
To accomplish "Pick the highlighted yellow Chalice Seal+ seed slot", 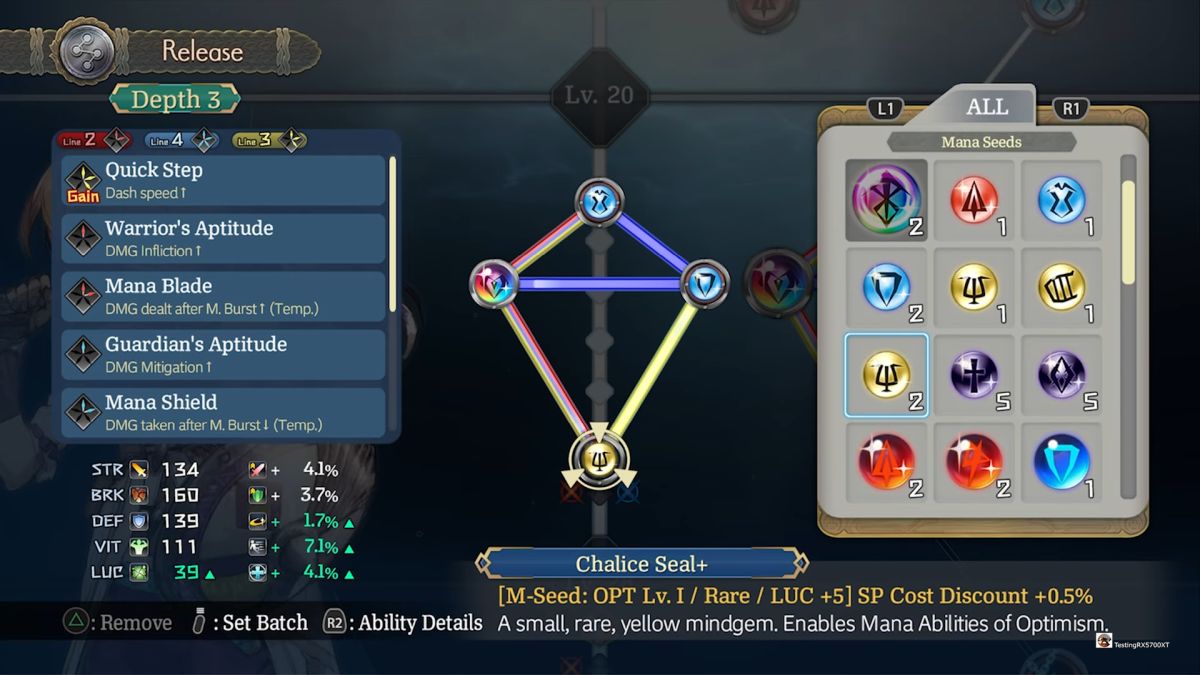I will (x=886, y=375).
